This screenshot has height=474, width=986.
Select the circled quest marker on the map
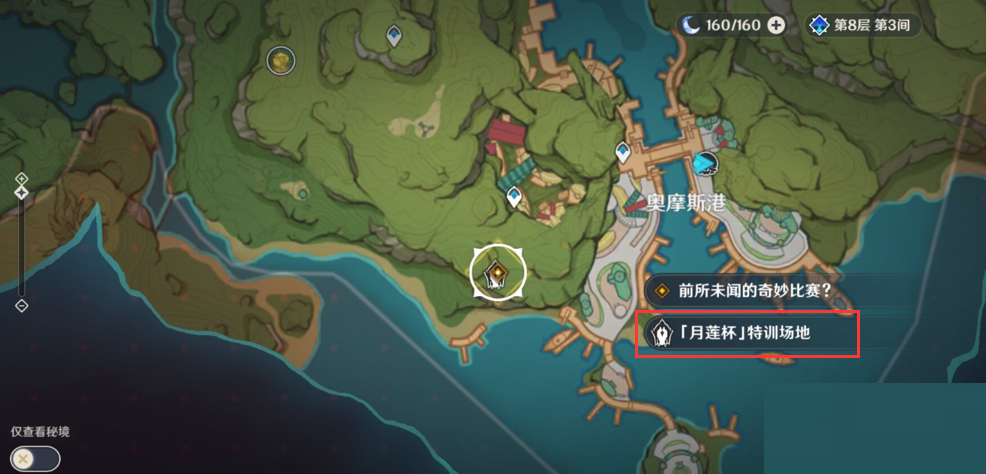click(x=497, y=271)
